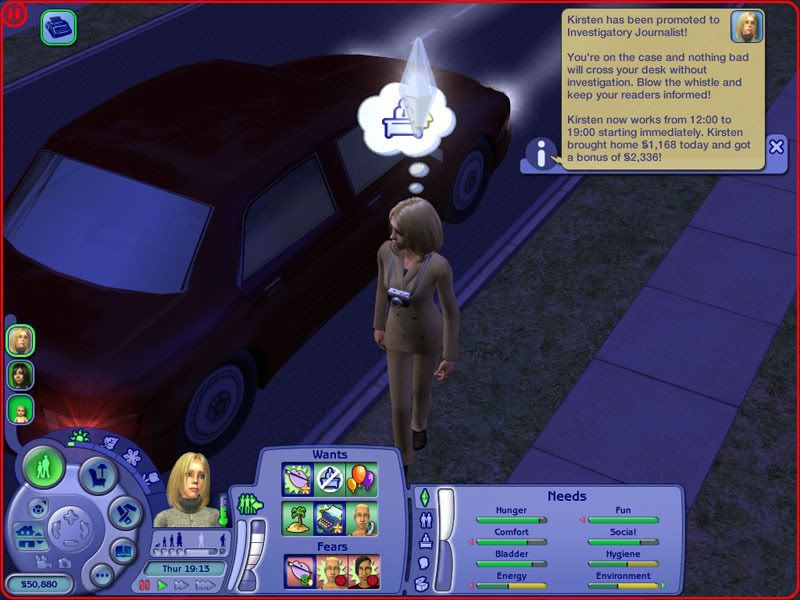Click the balloons party want
Screen dimensions: 800x600
[x=361, y=479]
